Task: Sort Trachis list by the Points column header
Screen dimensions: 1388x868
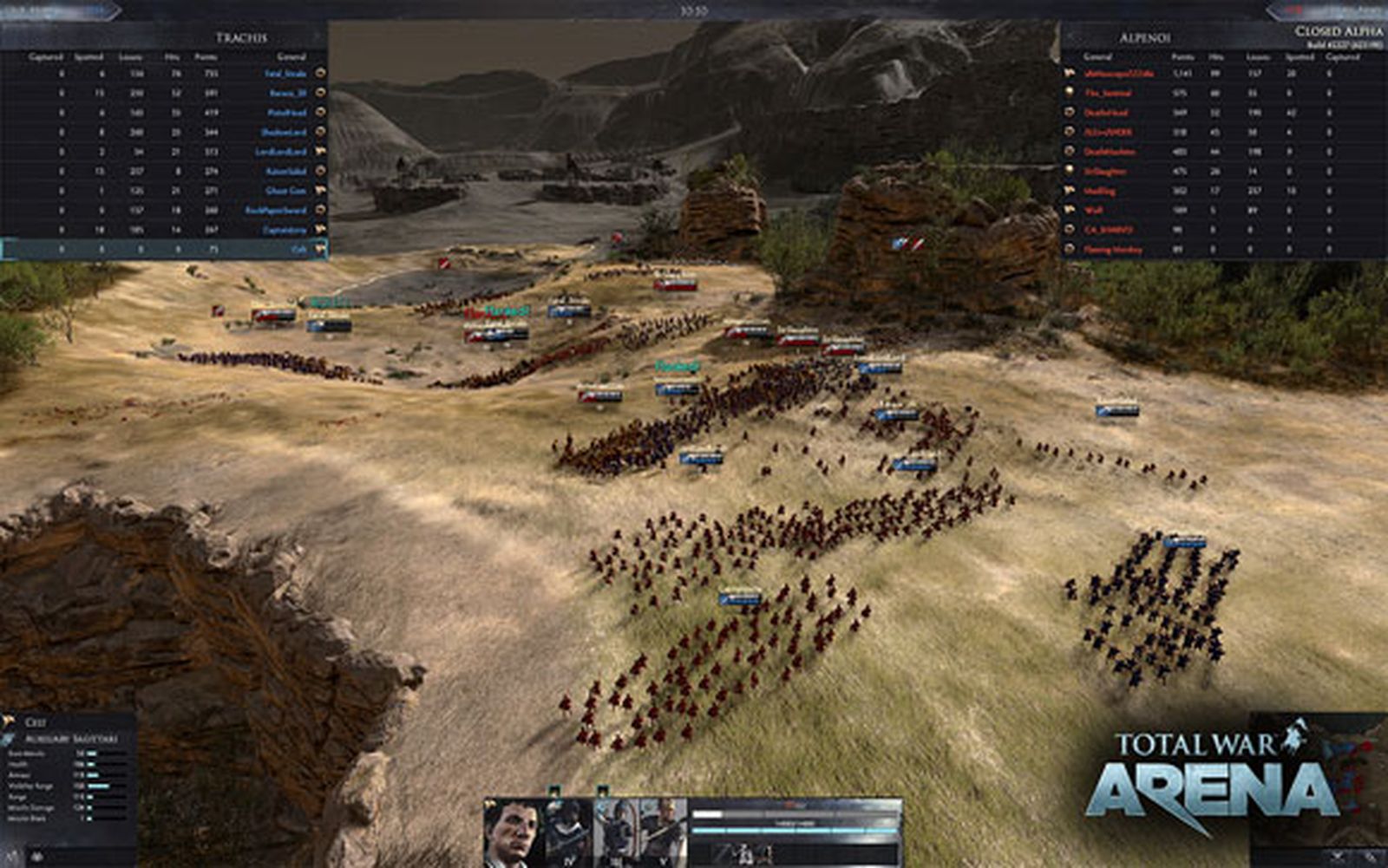Action: (206, 56)
